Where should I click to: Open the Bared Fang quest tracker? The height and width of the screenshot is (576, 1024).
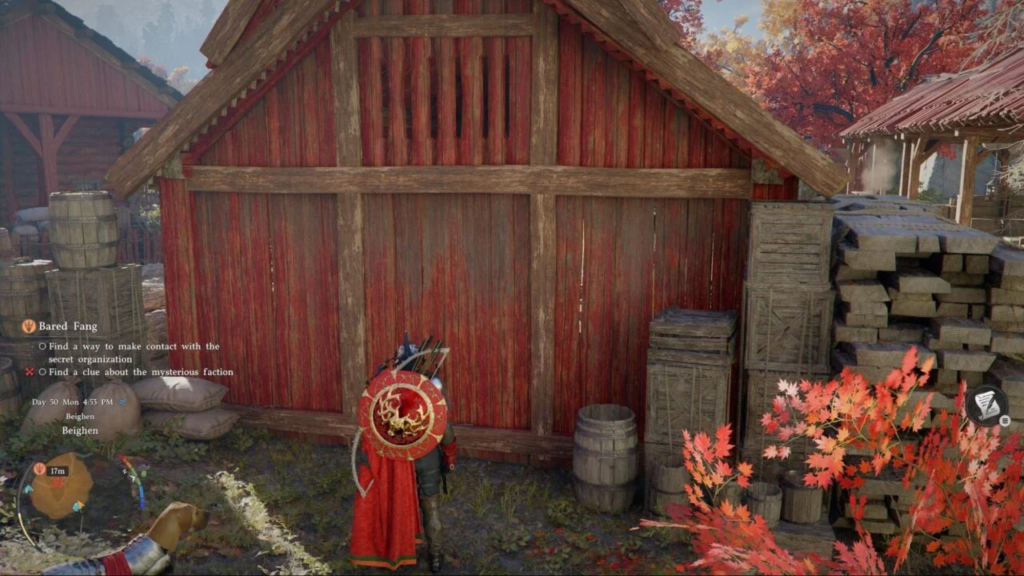coord(66,326)
